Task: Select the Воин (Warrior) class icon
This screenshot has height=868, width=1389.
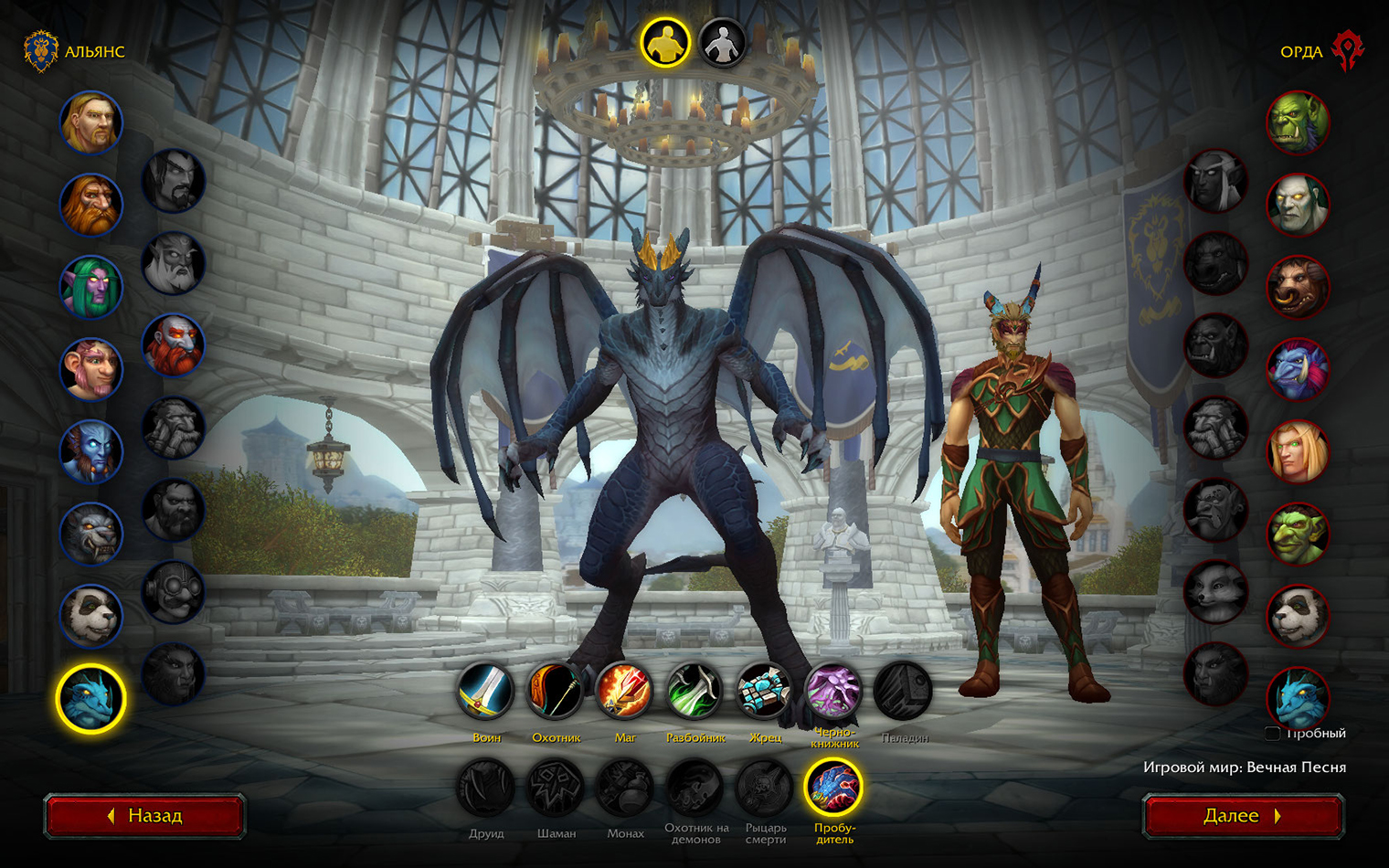Action: pos(486,691)
